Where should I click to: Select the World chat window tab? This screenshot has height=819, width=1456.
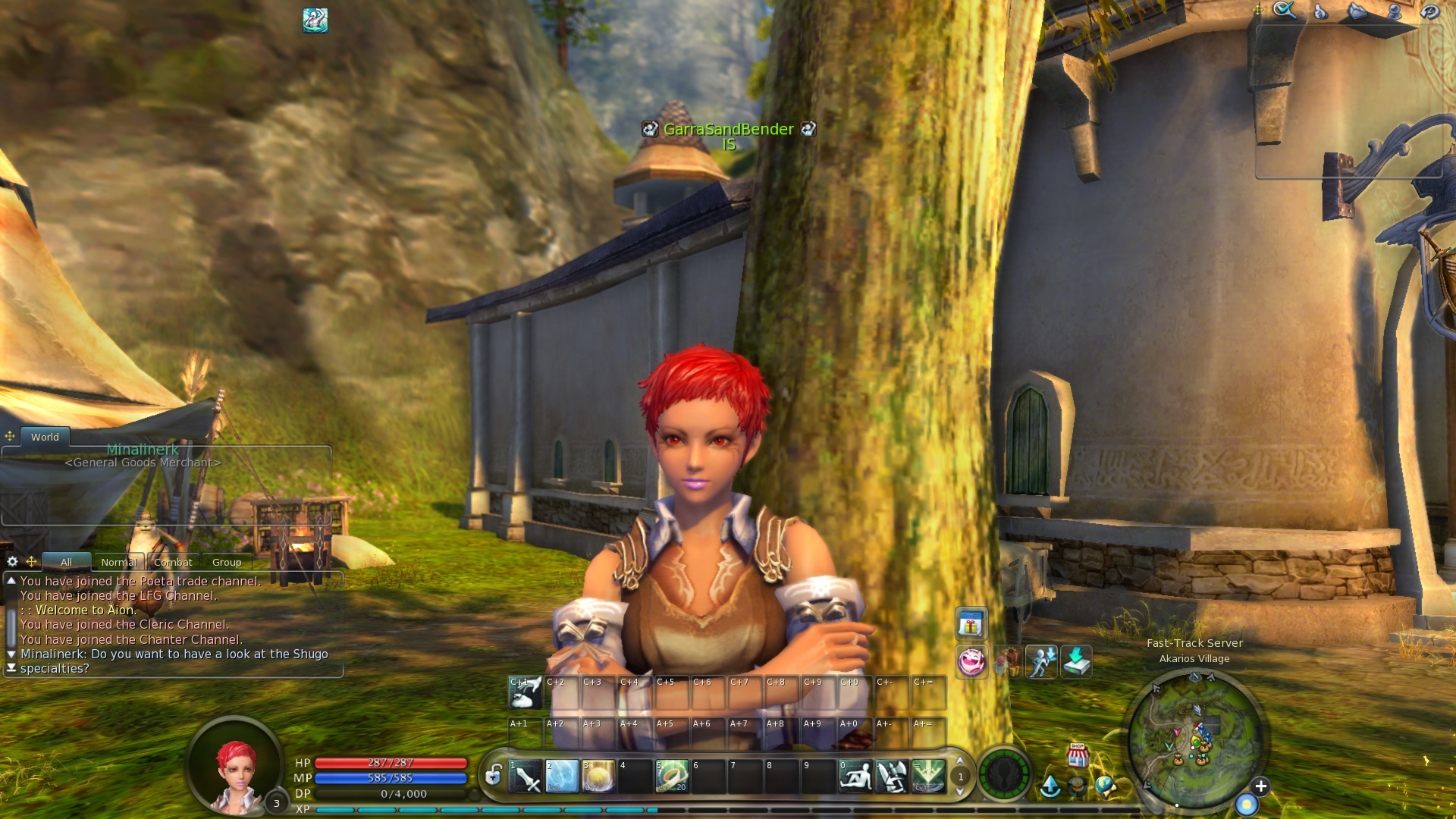[x=45, y=437]
